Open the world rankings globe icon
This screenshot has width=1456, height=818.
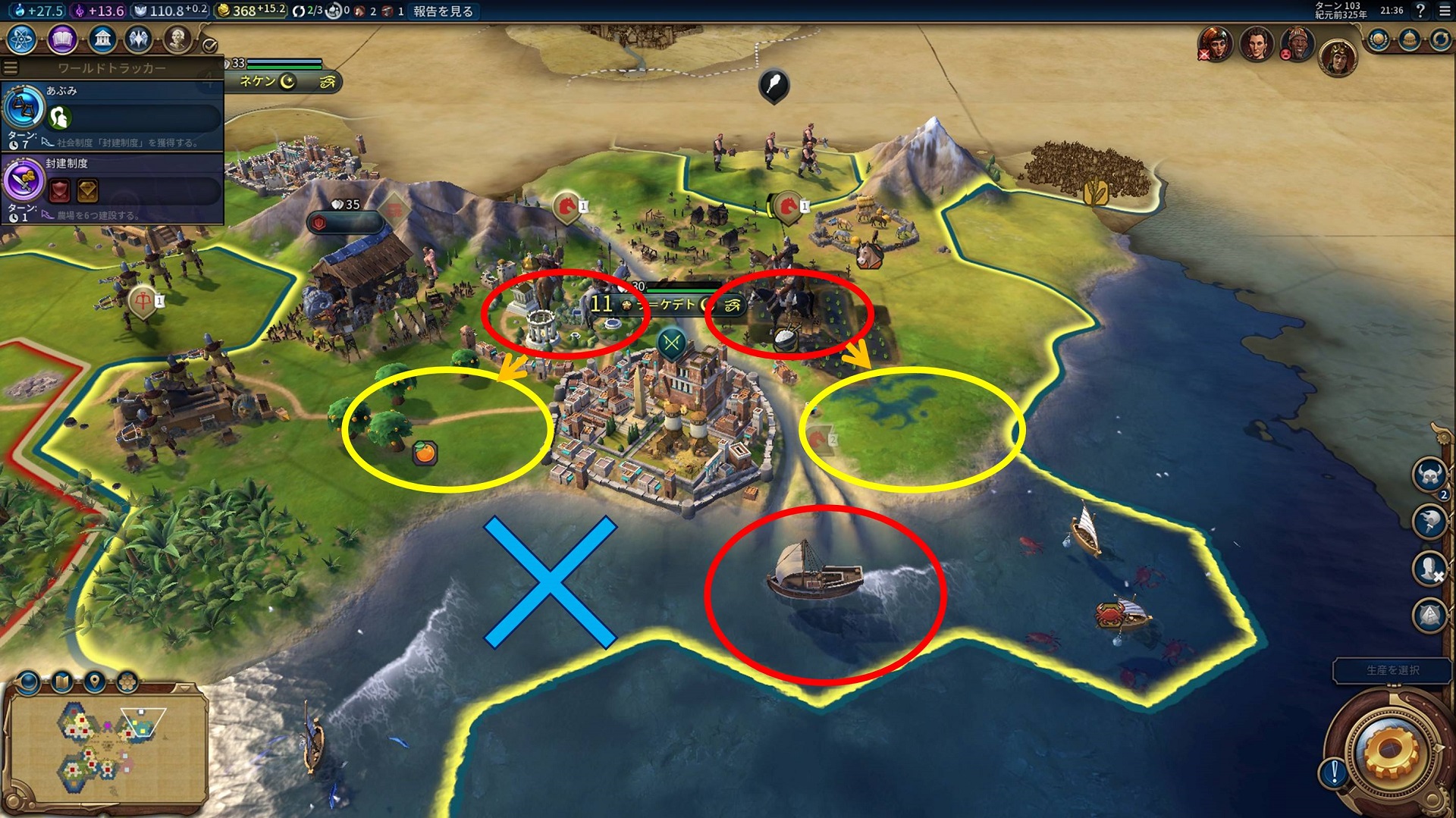[1378, 39]
